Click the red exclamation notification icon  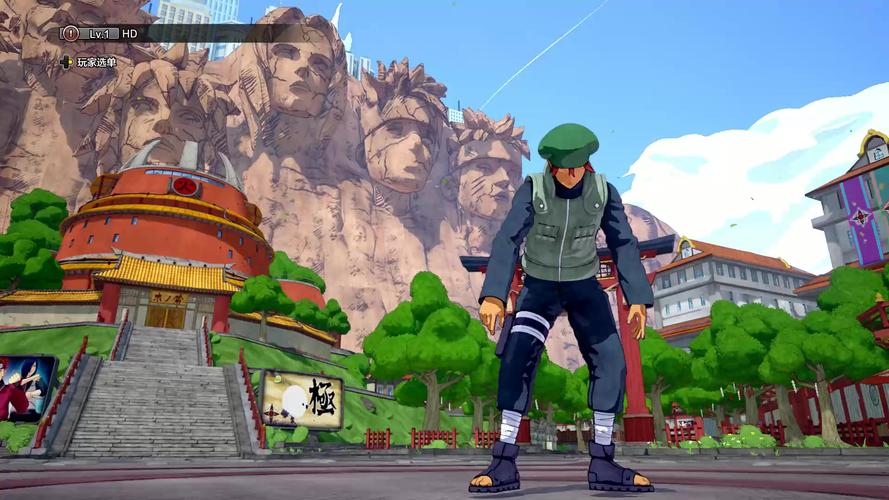click(x=70, y=33)
